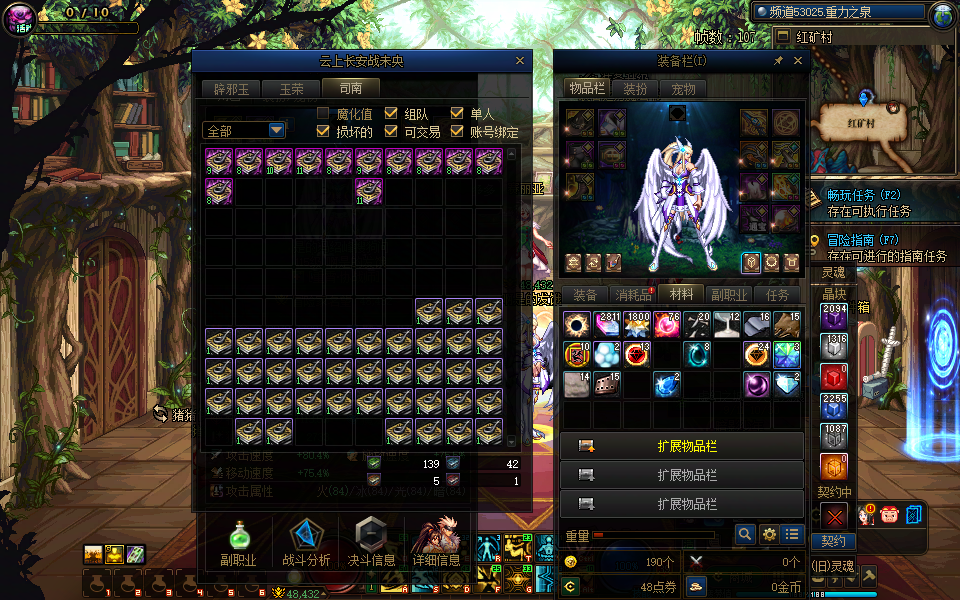Click the yellow 扩展物品栏 button
The image size is (960, 600).
681,446
